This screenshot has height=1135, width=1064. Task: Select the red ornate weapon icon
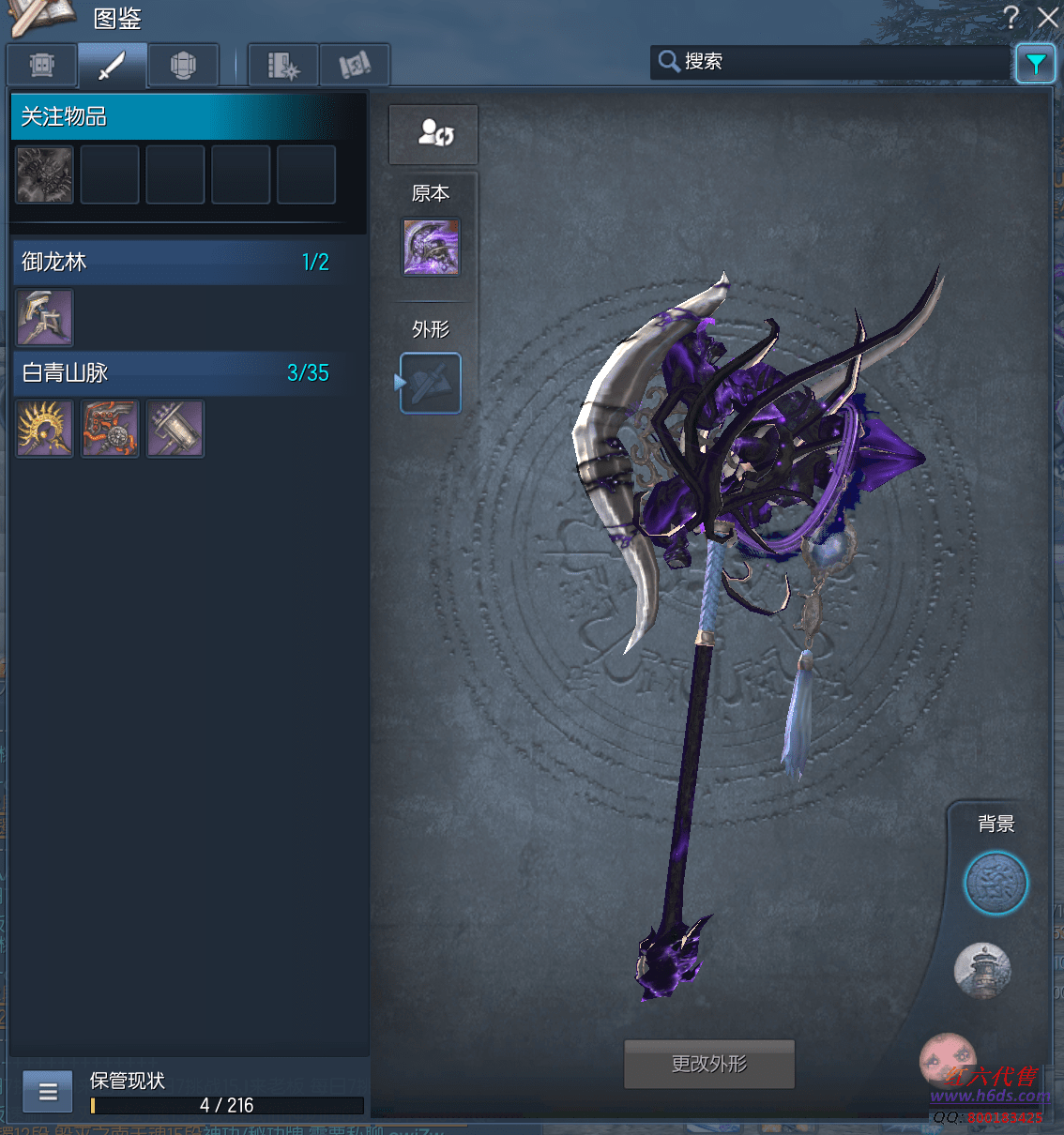(x=110, y=429)
